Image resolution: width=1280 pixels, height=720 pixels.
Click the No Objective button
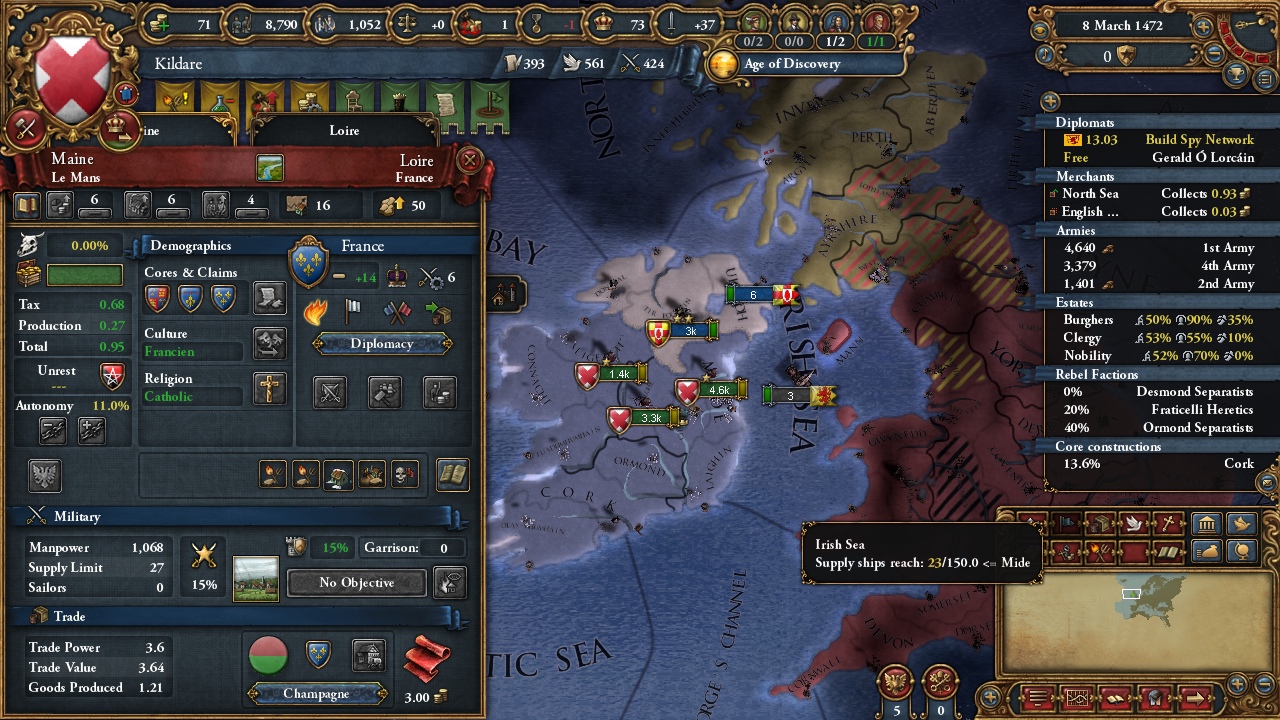coord(357,582)
